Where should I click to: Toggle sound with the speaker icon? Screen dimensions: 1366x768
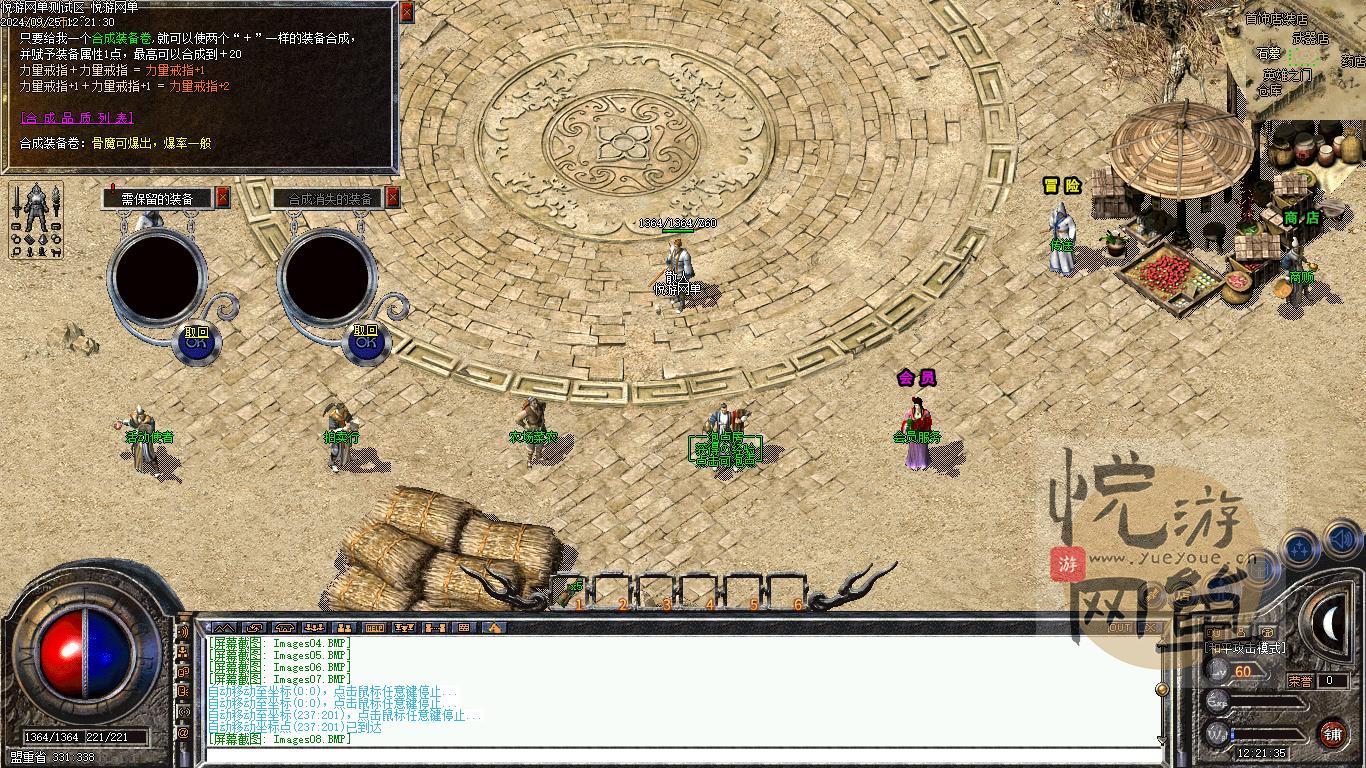1343,543
